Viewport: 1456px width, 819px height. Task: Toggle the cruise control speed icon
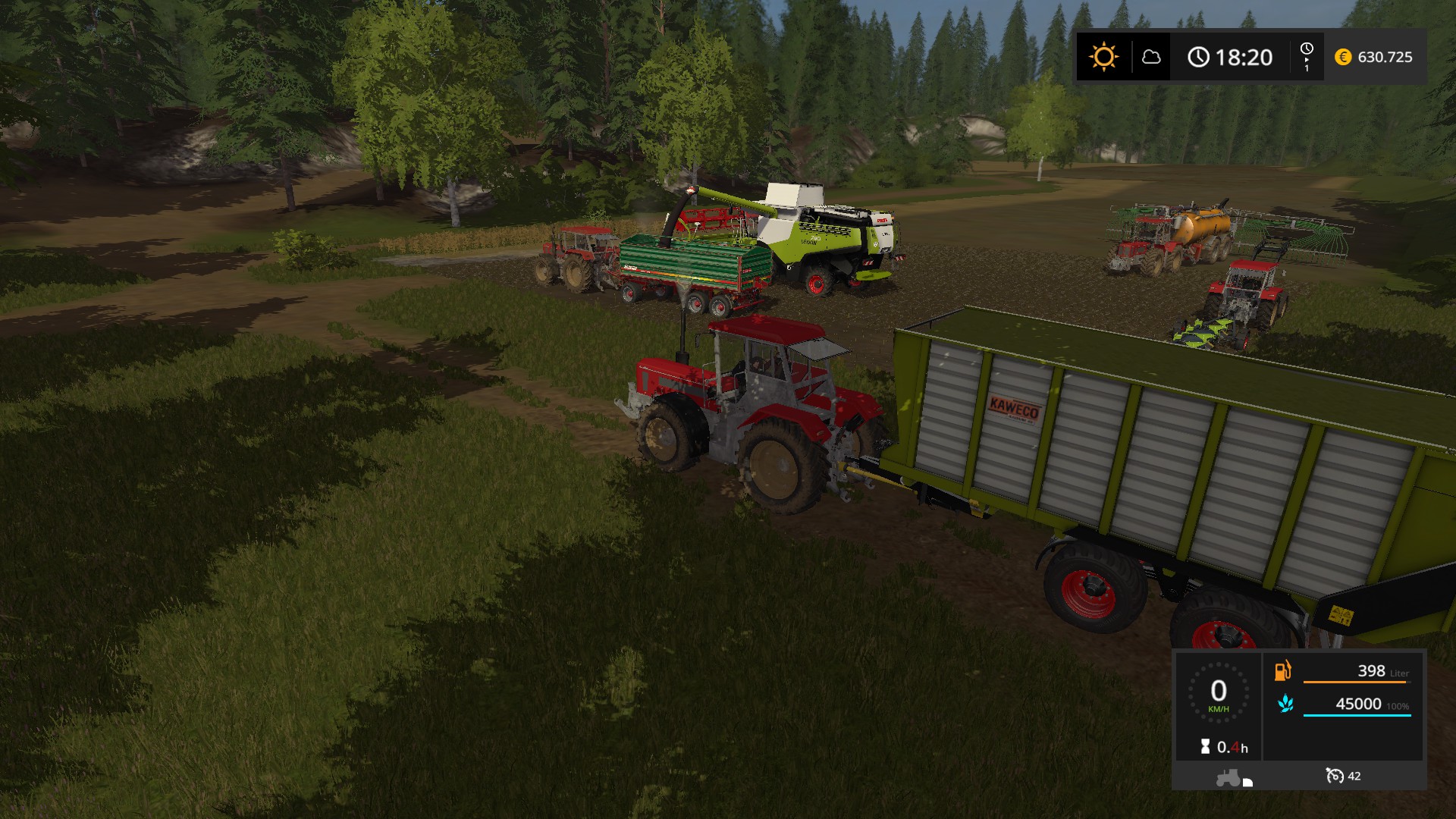pos(1334,775)
